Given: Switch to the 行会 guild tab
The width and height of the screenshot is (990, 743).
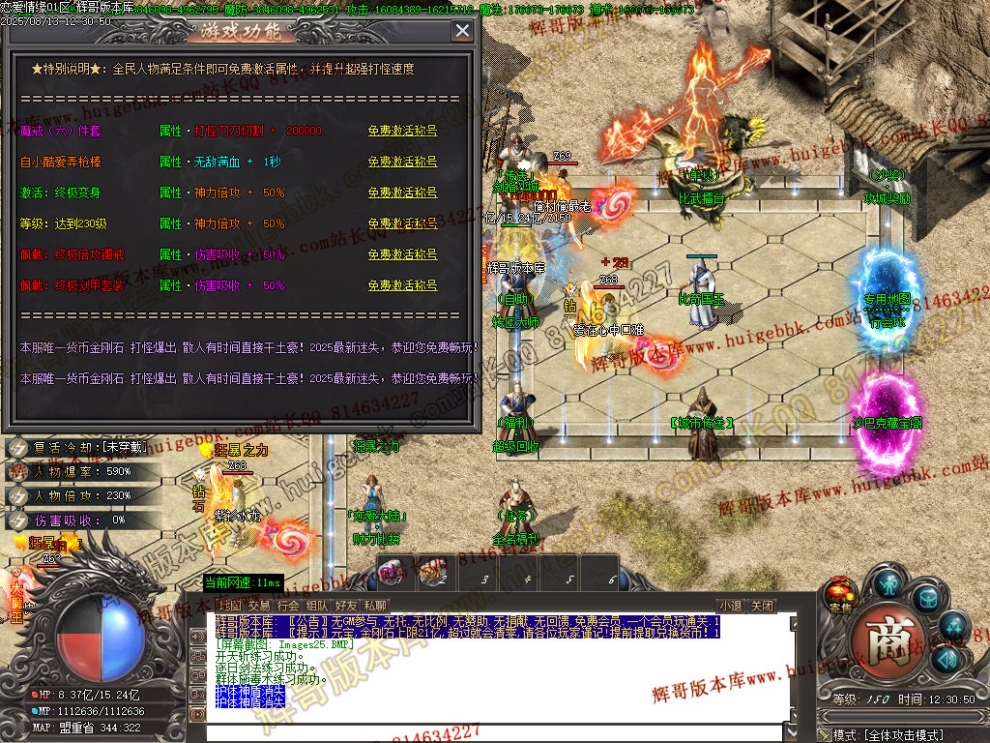Looking at the screenshot, I should pos(288,606).
